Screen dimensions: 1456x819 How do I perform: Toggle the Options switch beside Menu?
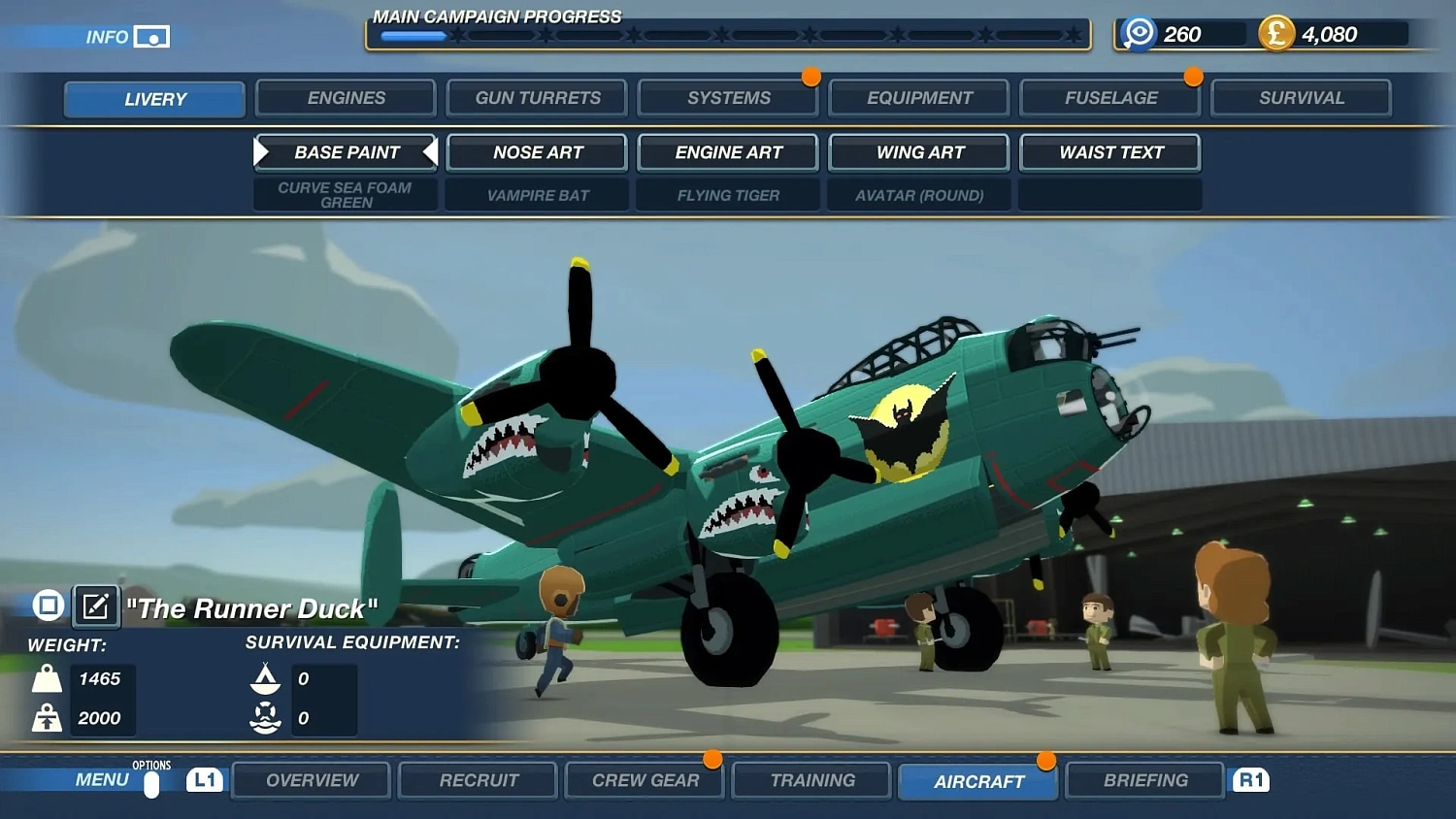[x=152, y=784]
